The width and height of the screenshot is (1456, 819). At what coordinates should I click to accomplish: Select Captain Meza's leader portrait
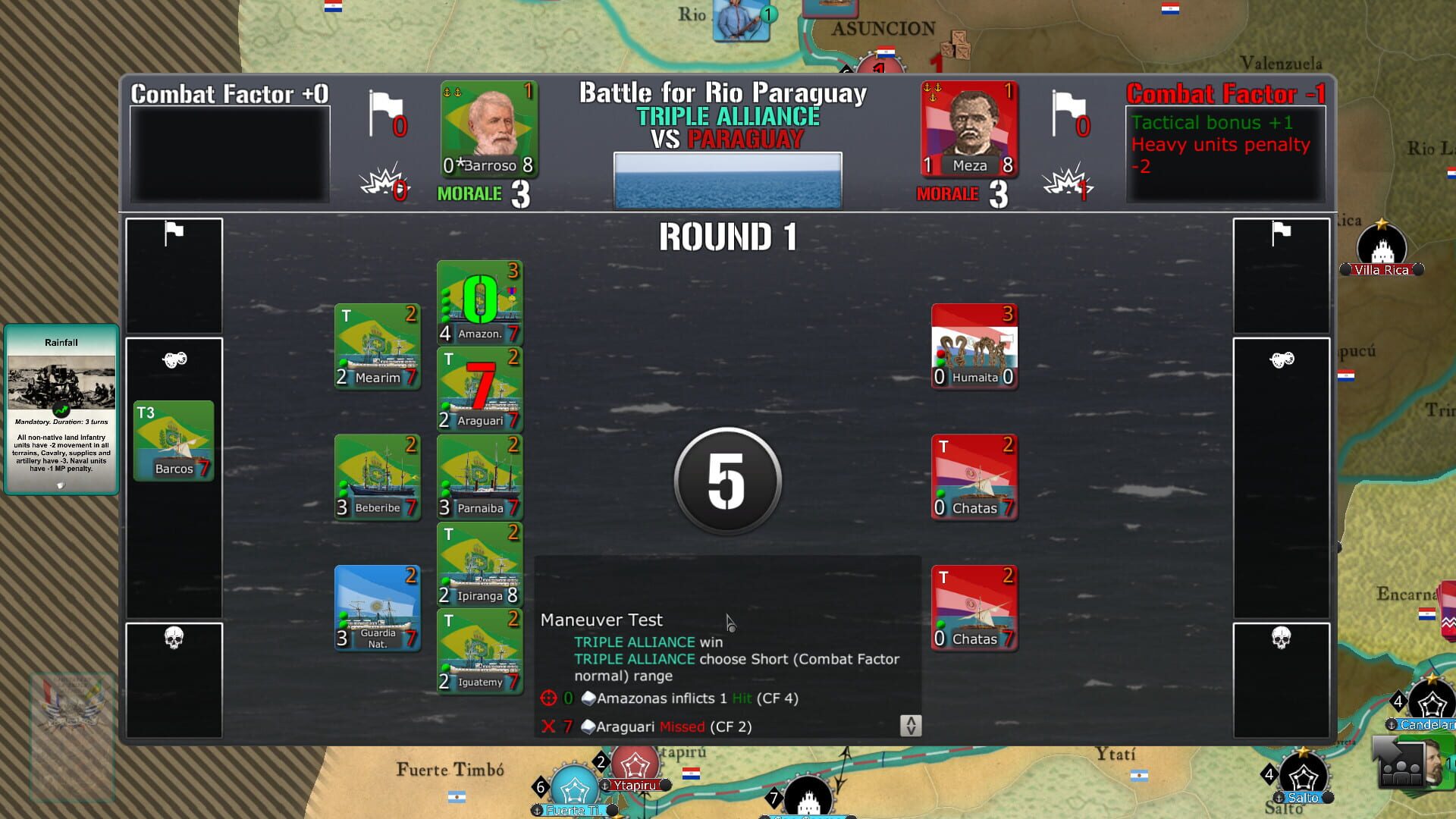[969, 129]
